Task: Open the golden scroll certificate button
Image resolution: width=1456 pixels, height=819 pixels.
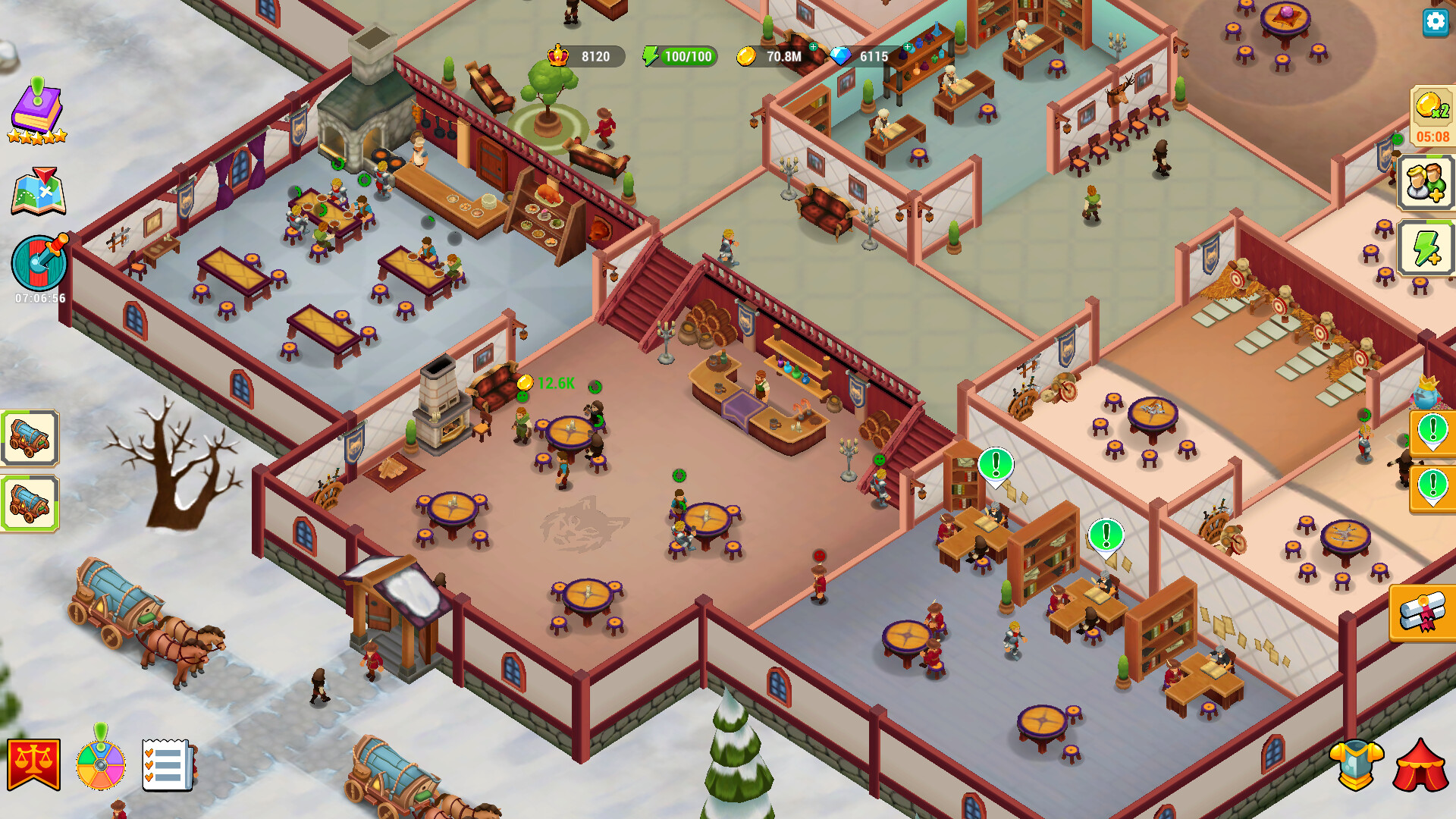Action: tap(1423, 614)
